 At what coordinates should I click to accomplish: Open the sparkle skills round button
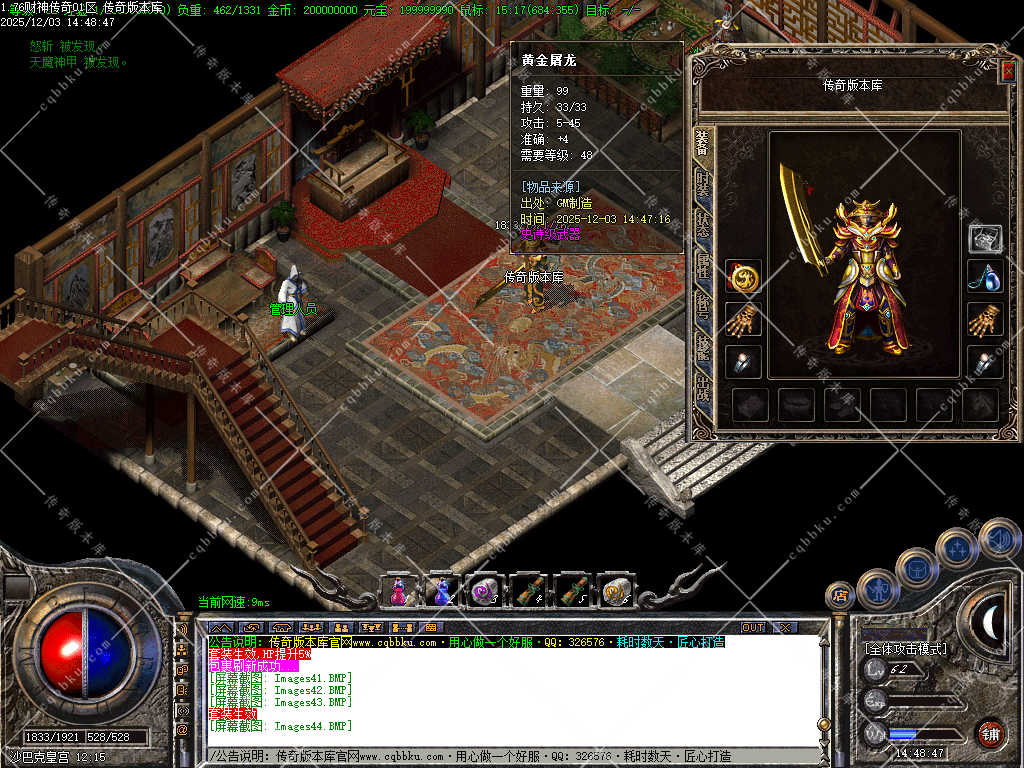[x=956, y=548]
